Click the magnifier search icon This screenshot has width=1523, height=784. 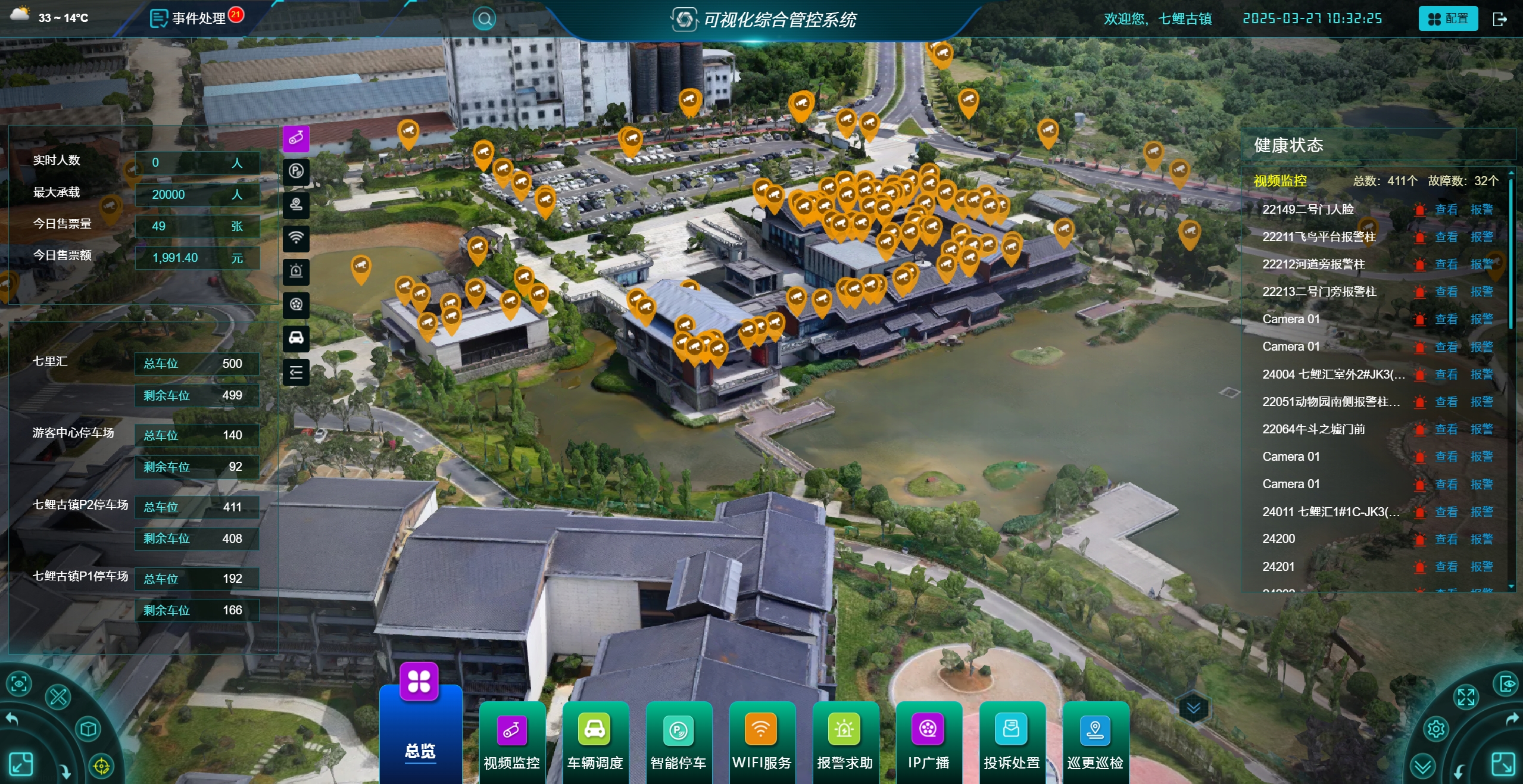pyautogui.click(x=484, y=19)
